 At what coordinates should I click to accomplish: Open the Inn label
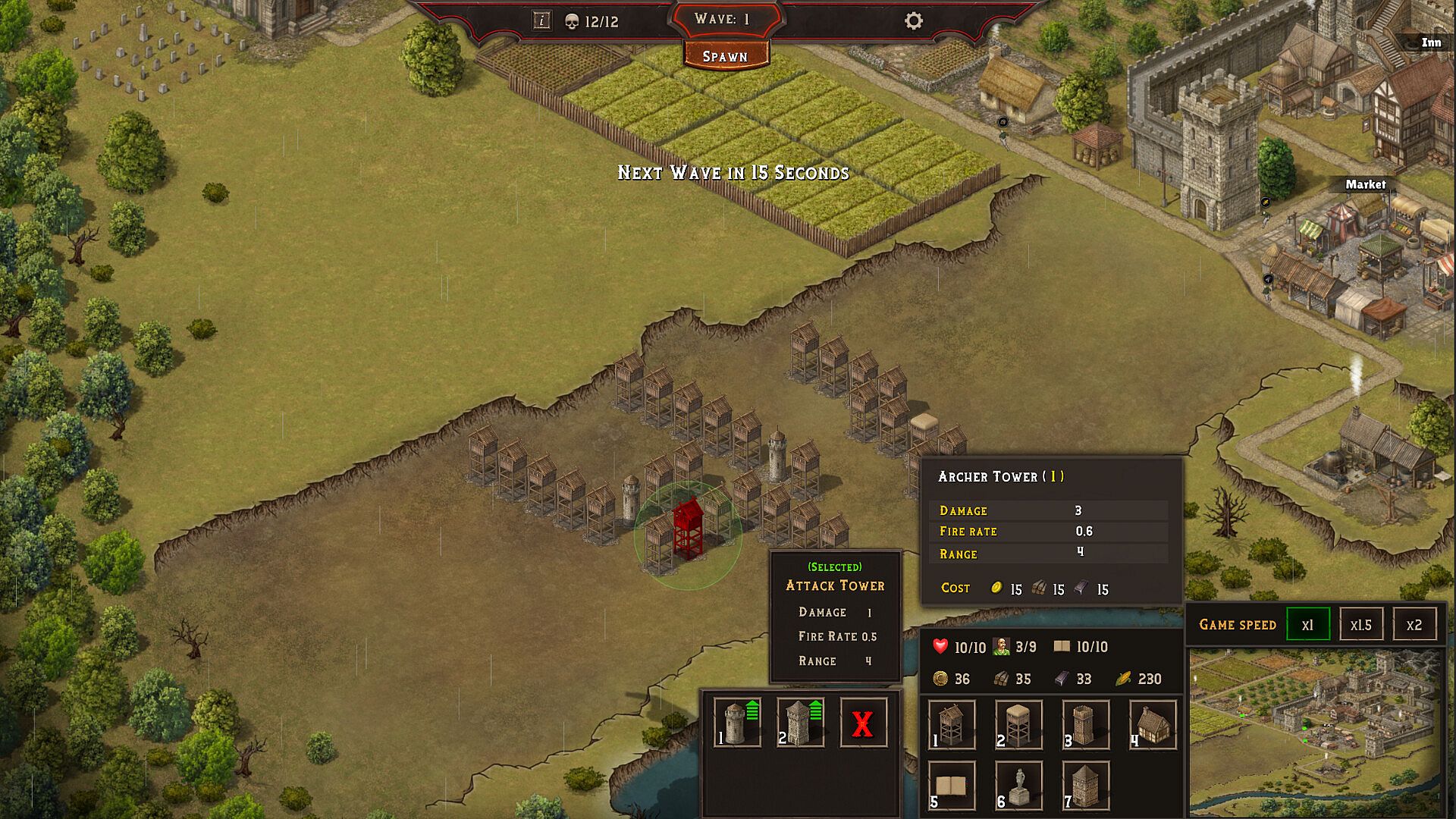pyautogui.click(x=1431, y=42)
